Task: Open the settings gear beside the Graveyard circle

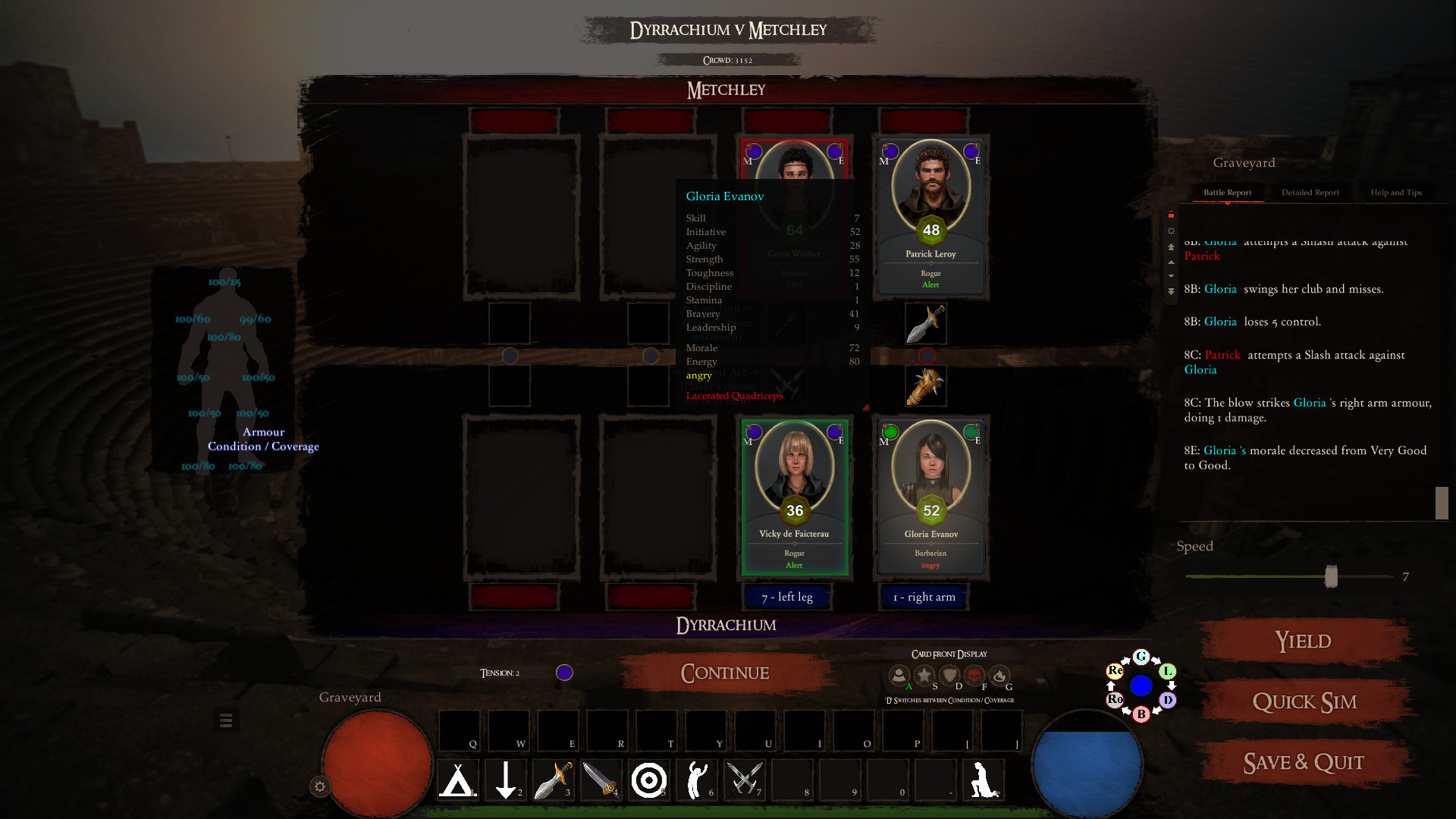Action: click(318, 787)
